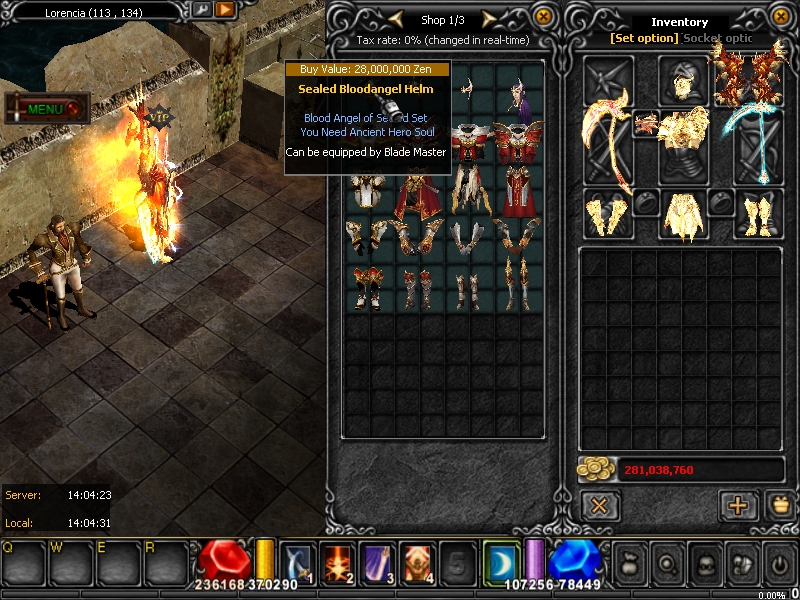Activate skill slot 2 on the hotbar

336,561
